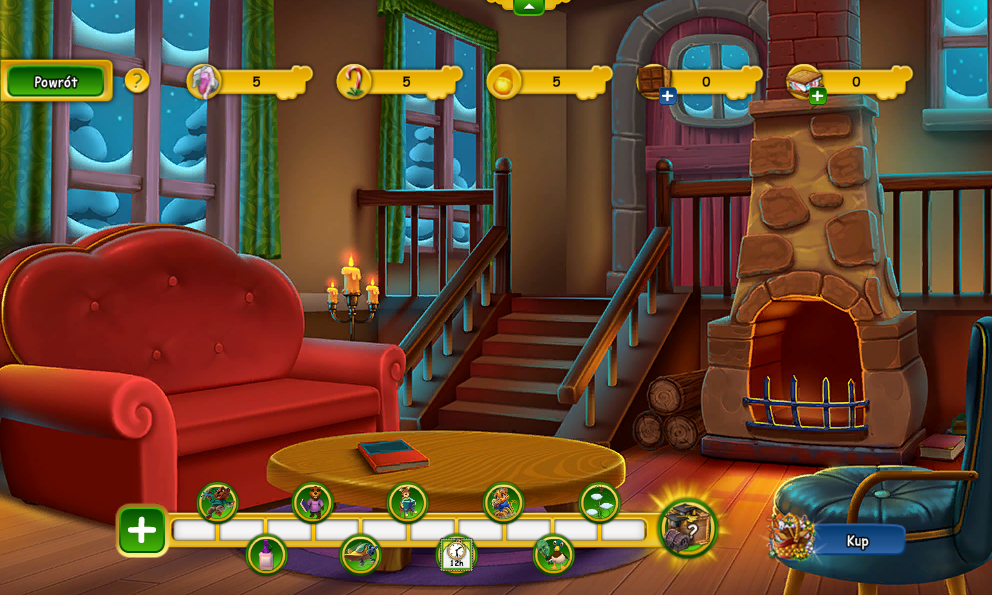Open the question mark help icon
This screenshot has height=595, width=992.
click(x=137, y=81)
